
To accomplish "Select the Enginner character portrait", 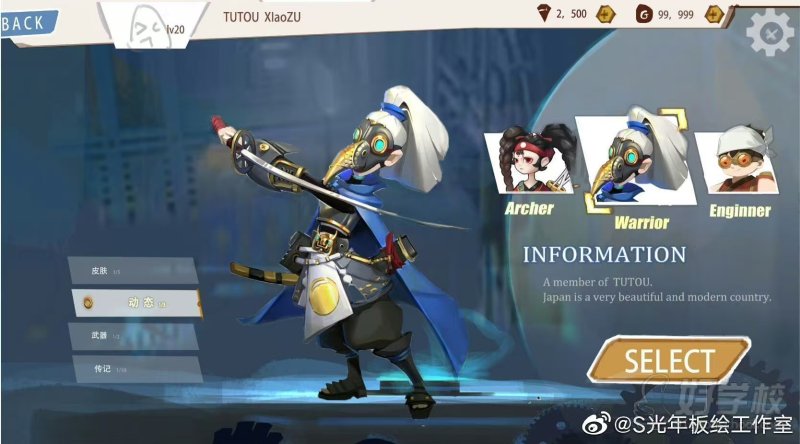I will click(x=738, y=165).
